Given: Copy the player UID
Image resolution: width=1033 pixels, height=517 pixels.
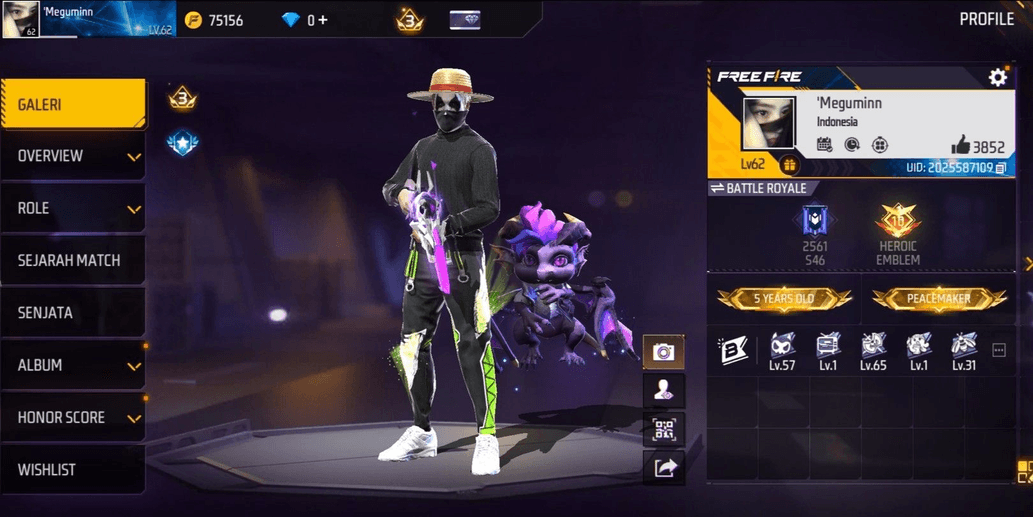Looking at the screenshot, I should tap(1001, 168).
